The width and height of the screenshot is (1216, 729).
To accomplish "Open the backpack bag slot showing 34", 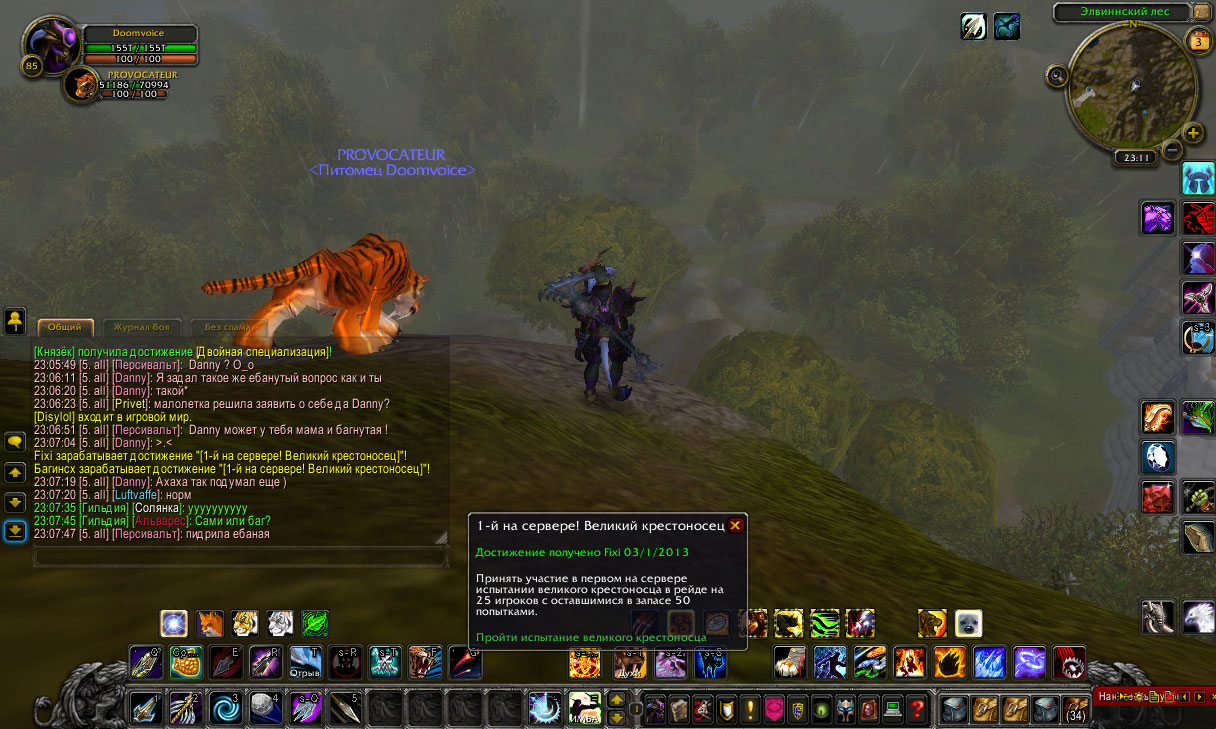I will [x=1075, y=708].
